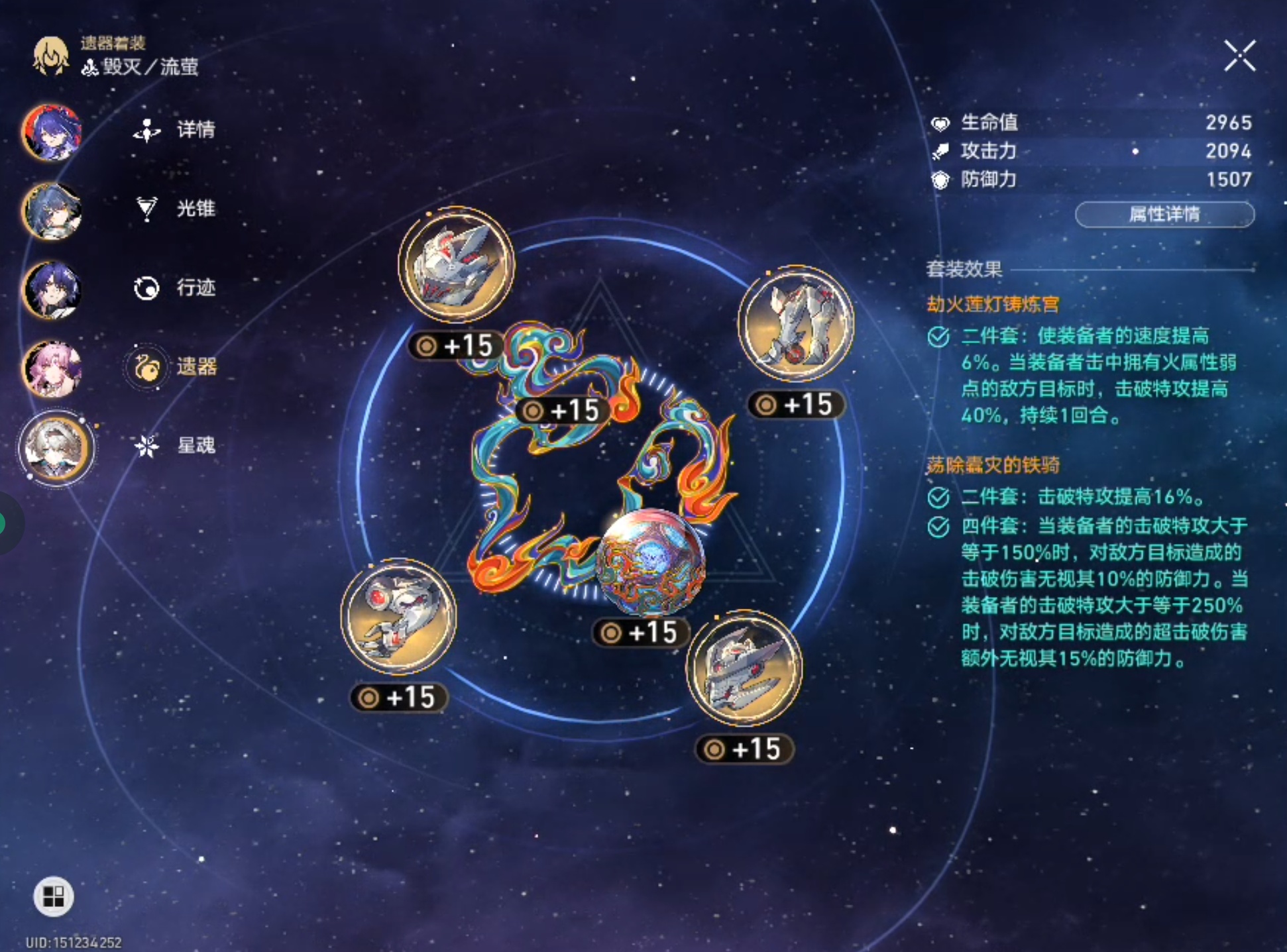Select the highlighted Firefly portrait
This screenshot has width=1287, height=952.
56,449
